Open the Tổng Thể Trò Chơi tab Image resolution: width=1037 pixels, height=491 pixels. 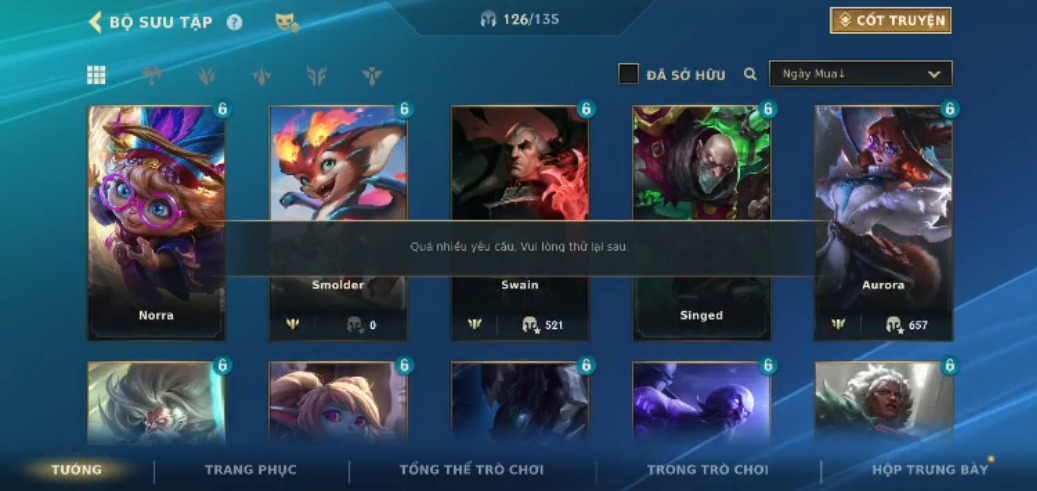471,470
